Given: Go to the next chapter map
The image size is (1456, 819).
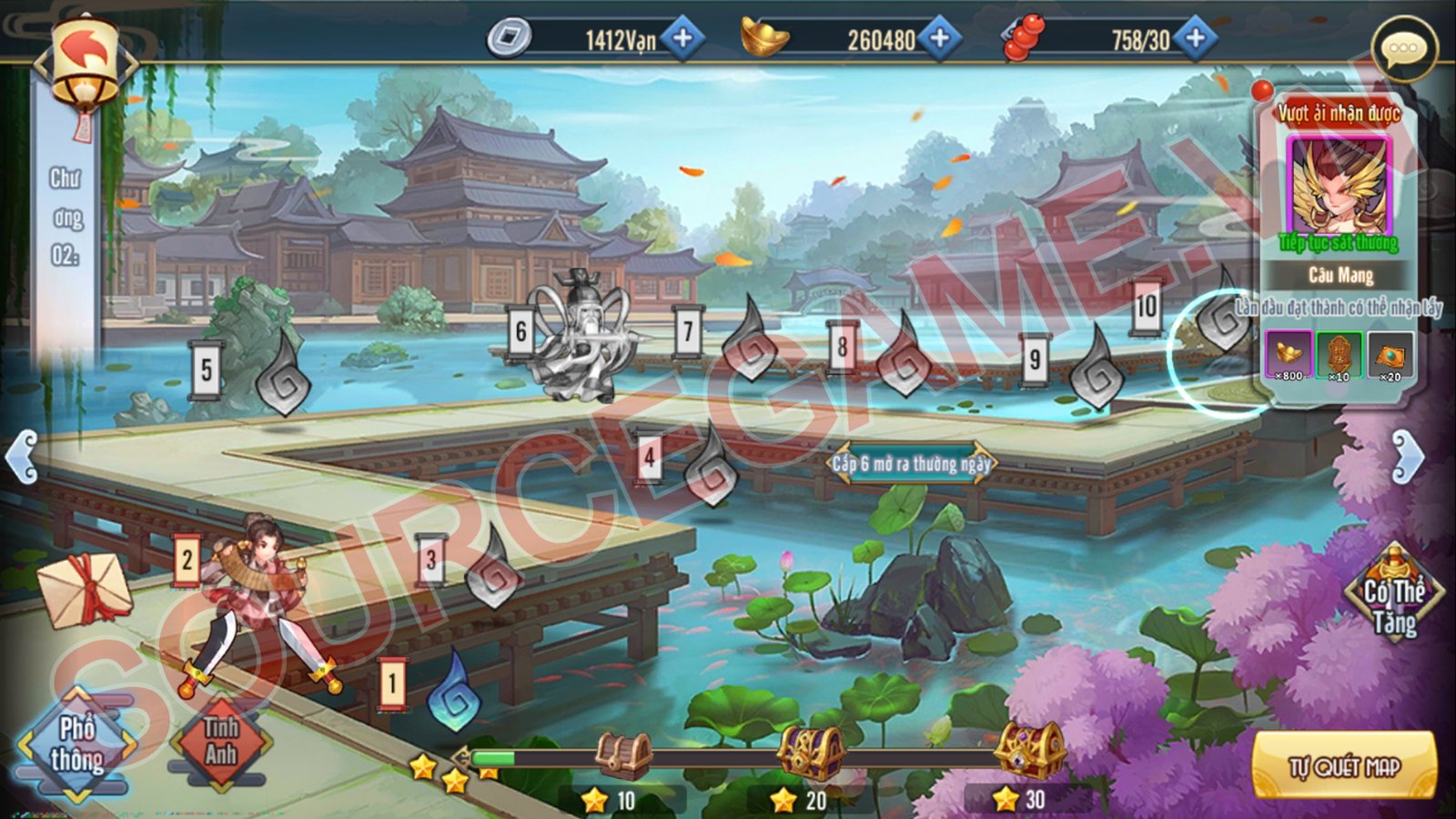Looking at the screenshot, I should tap(1407, 456).
